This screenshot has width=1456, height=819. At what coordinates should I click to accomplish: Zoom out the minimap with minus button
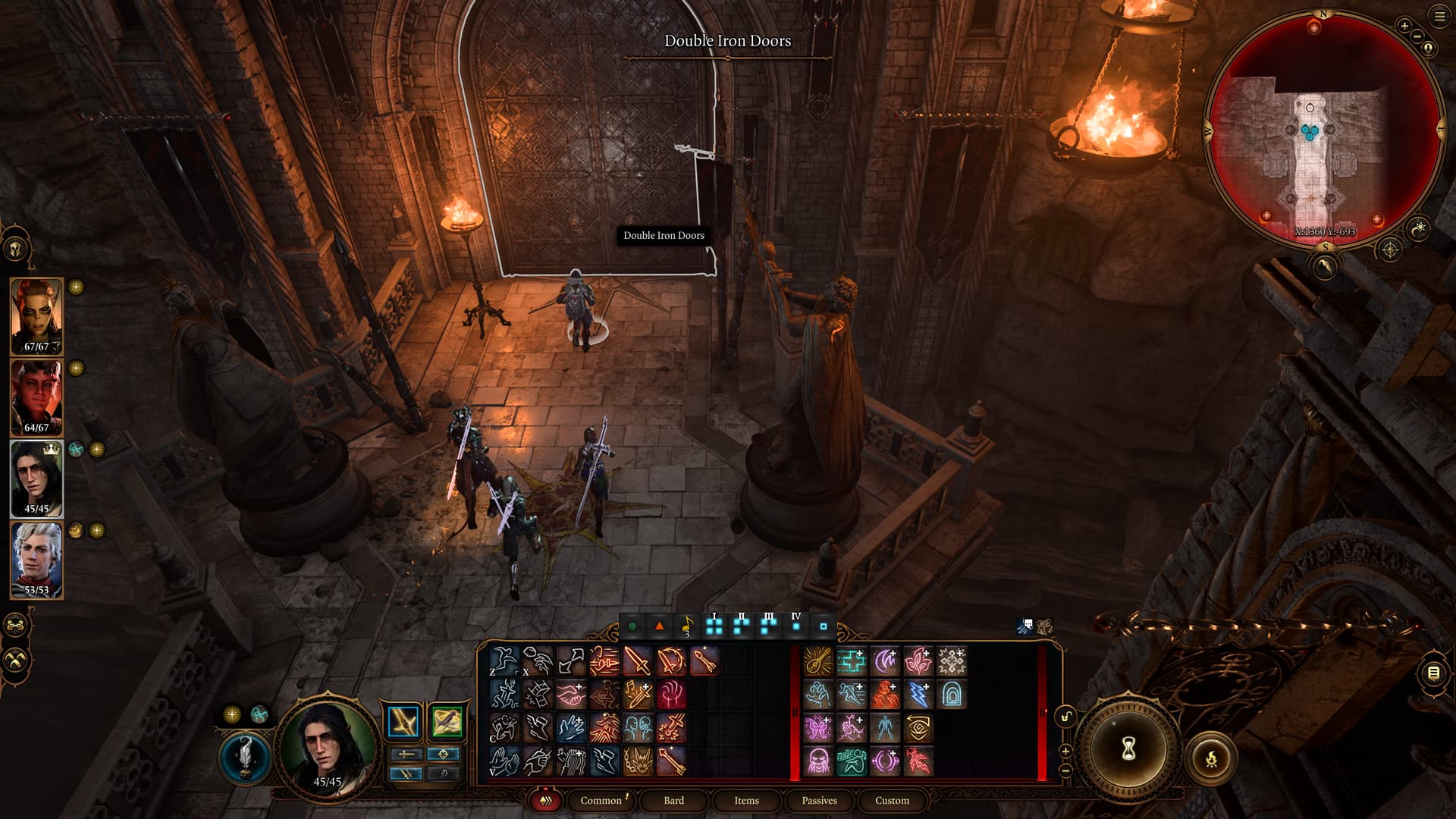(x=1417, y=36)
